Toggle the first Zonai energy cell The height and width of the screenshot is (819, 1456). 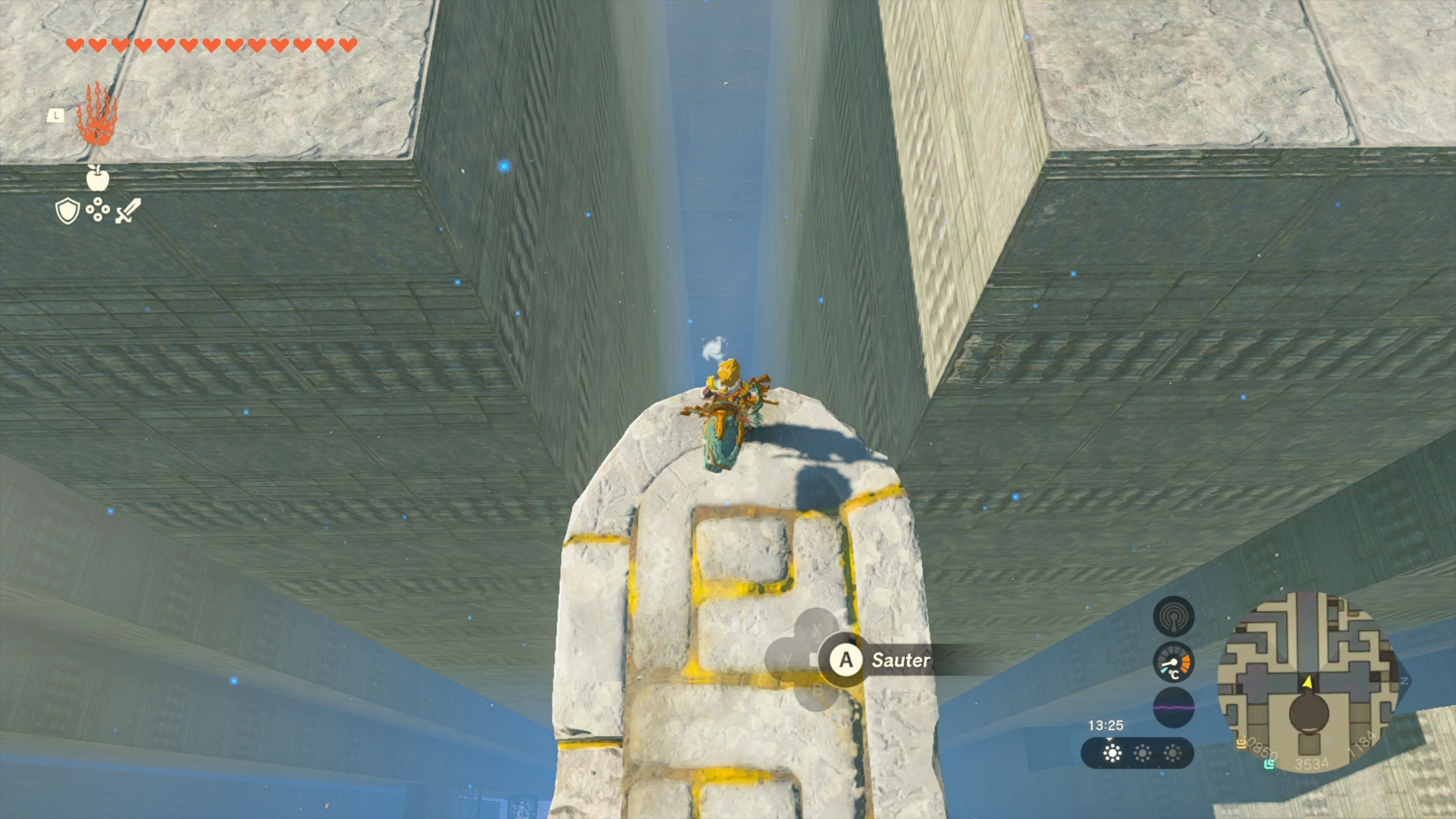(x=1113, y=754)
